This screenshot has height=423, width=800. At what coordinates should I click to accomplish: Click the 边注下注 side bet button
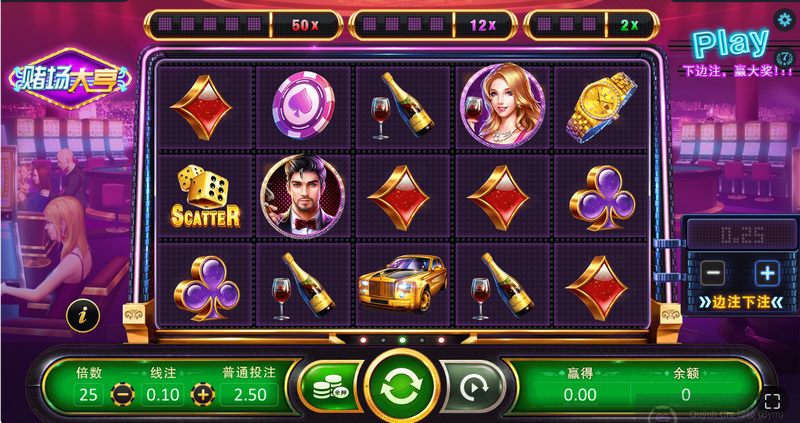click(741, 302)
